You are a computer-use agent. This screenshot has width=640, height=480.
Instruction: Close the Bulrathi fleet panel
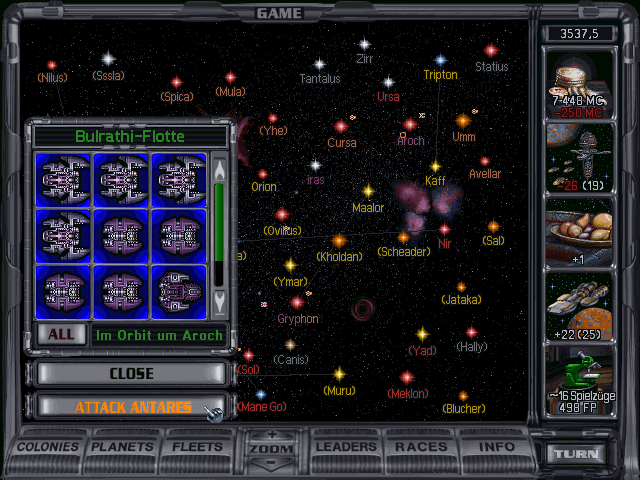tap(131, 373)
